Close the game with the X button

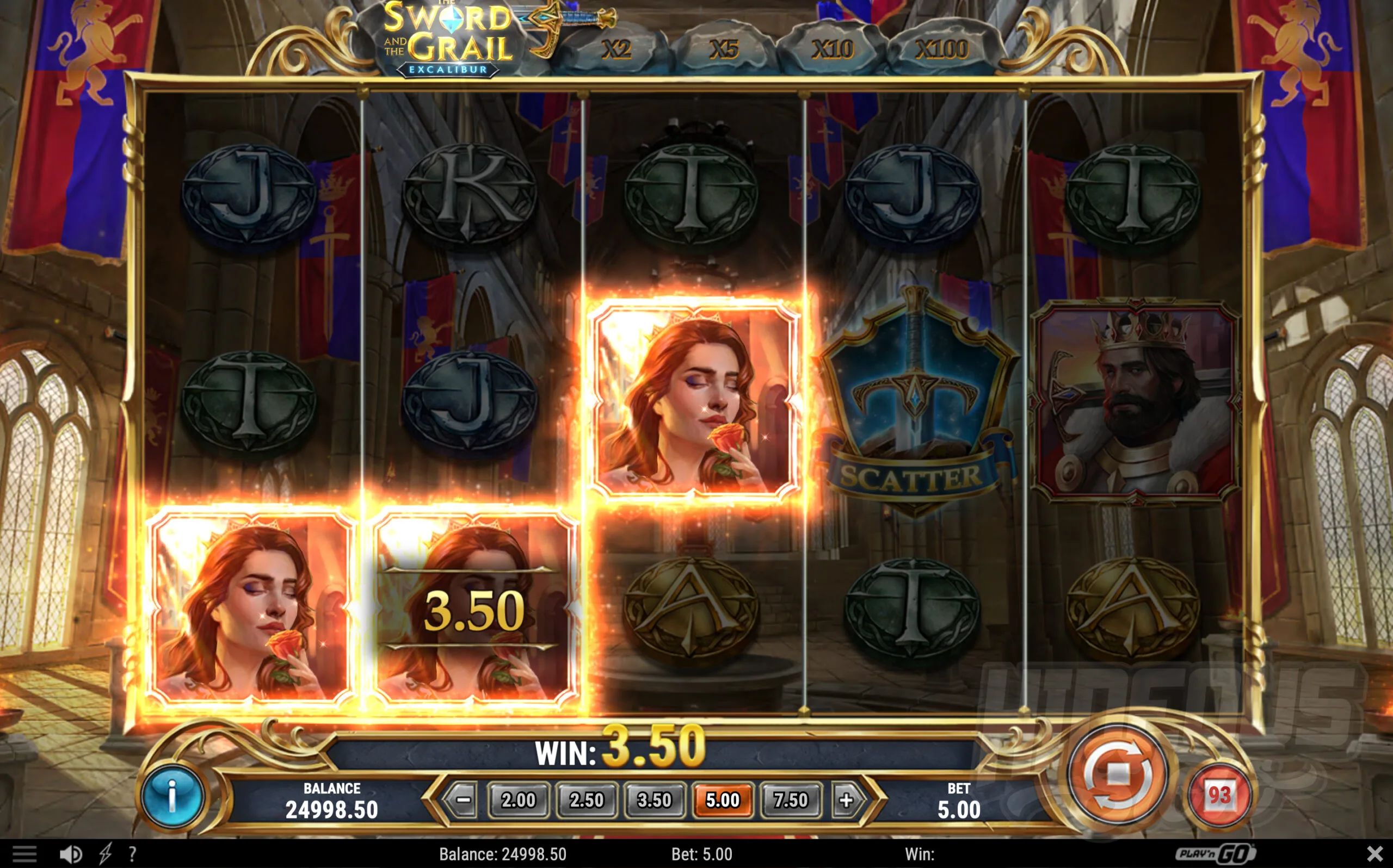(x=1374, y=854)
